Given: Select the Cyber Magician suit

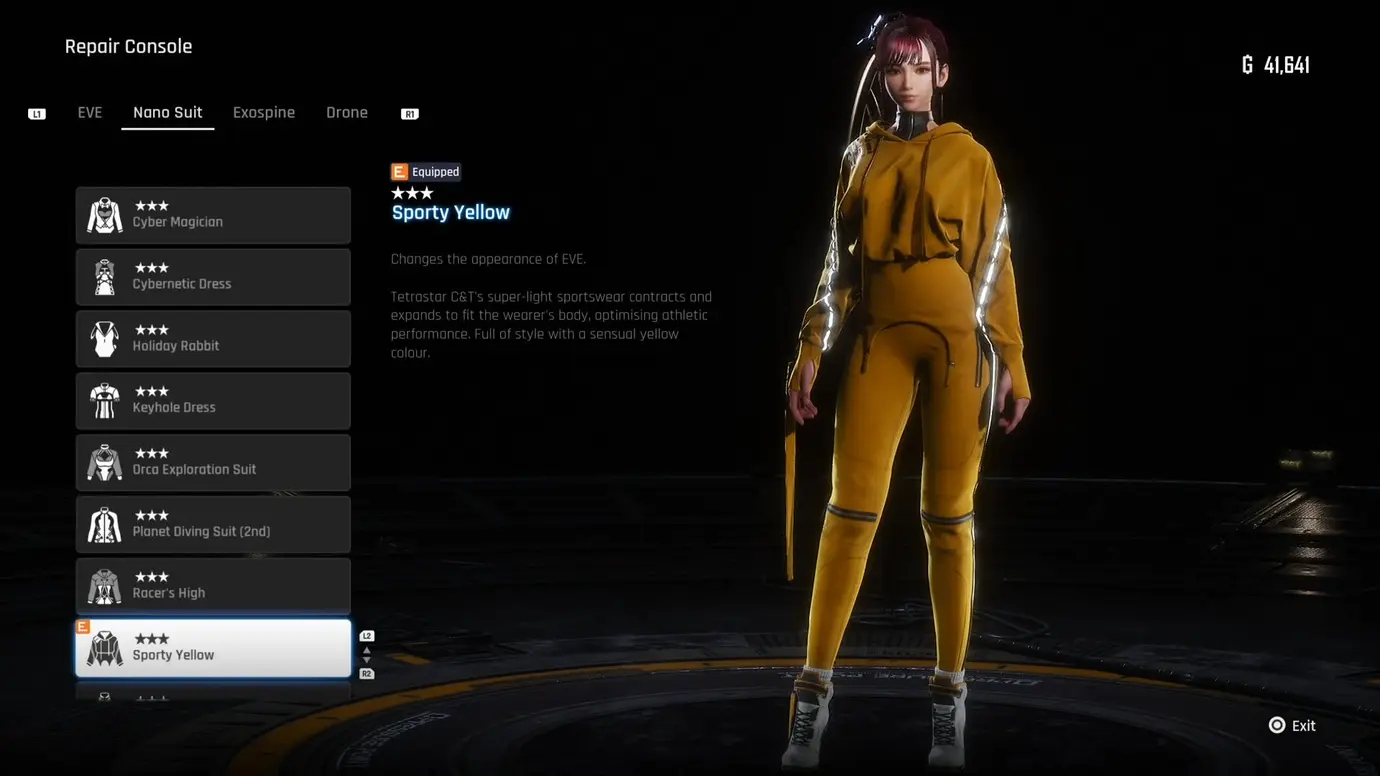Looking at the screenshot, I should pos(213,215).
